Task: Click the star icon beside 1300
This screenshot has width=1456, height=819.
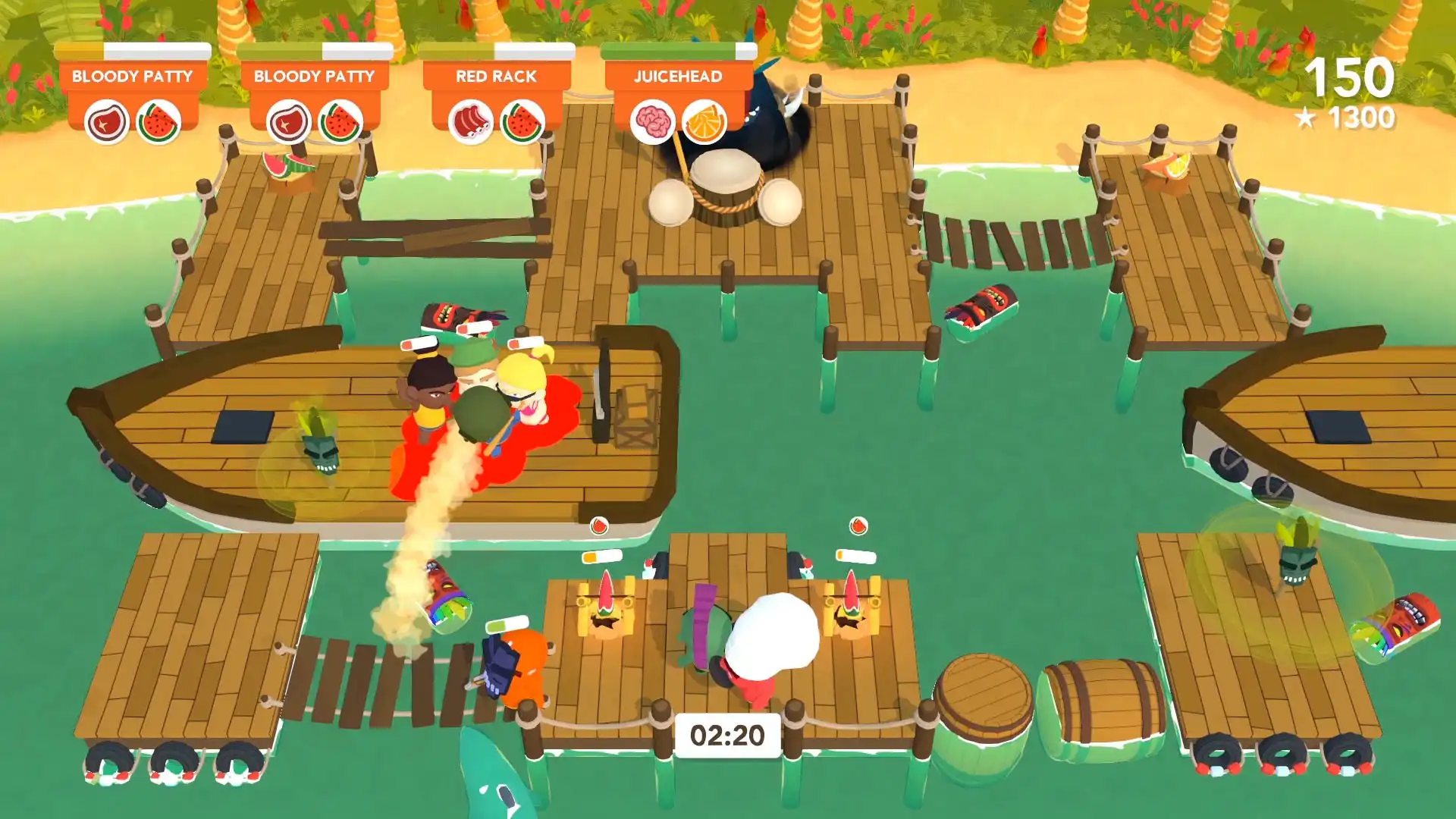Action: (x=1306, y=118)
